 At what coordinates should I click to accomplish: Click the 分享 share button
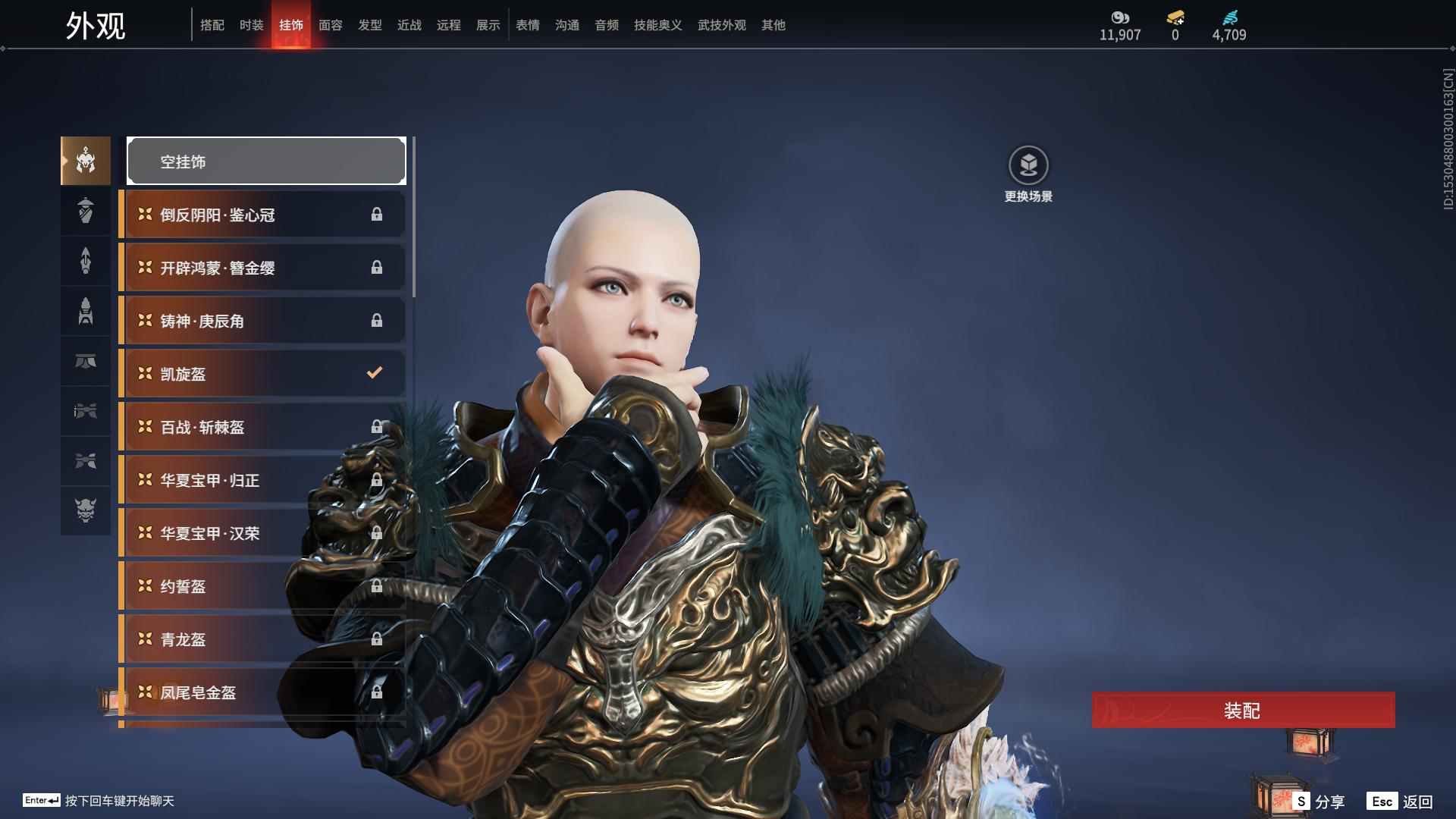point(1319,801)
